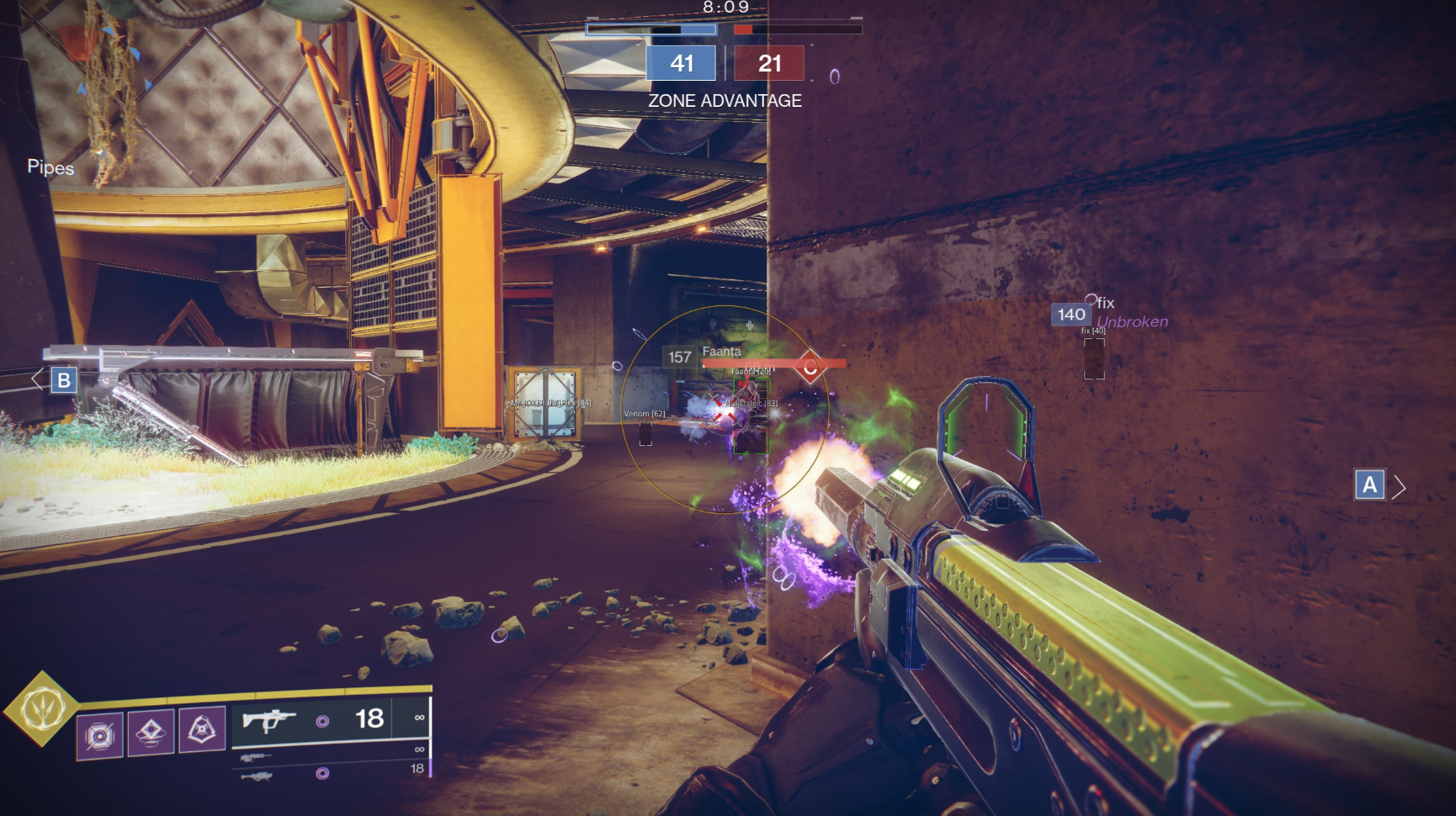The width and height of the screenshot is (1456, 816).
Task: Select the zone A objective marker
Action: click(x=1369, y=485)
